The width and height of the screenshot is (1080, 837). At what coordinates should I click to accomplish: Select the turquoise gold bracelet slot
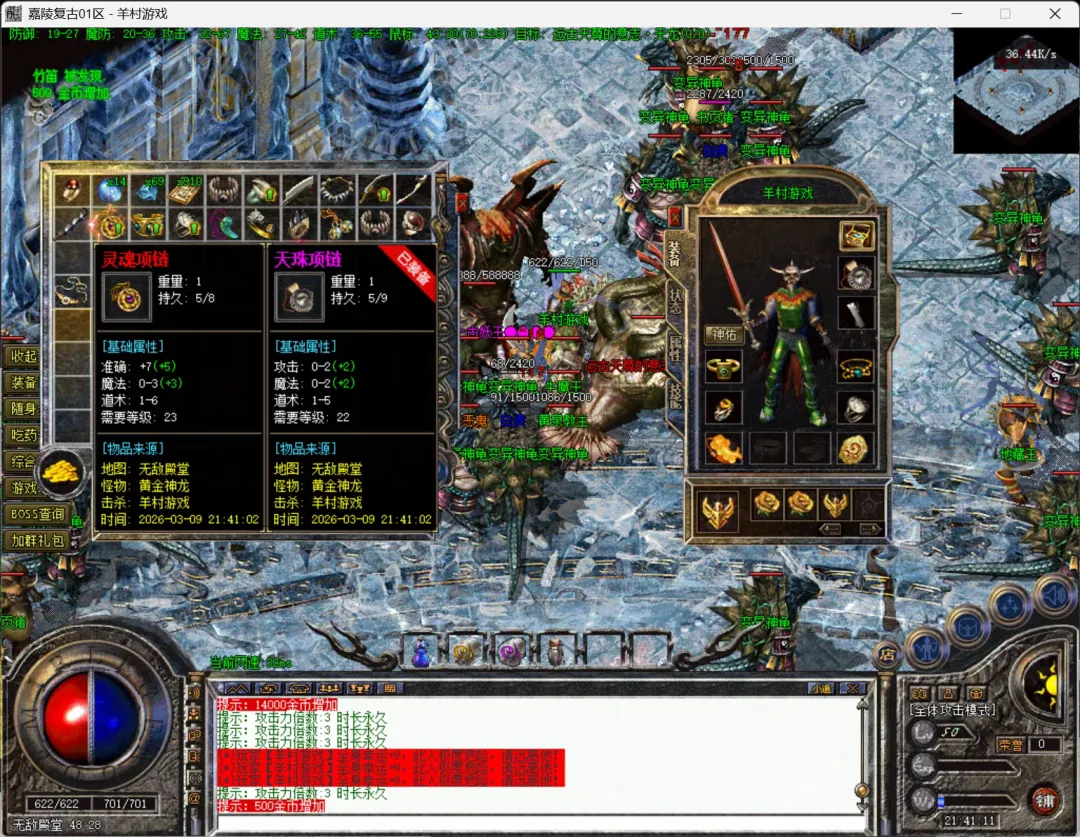[856, 367]
